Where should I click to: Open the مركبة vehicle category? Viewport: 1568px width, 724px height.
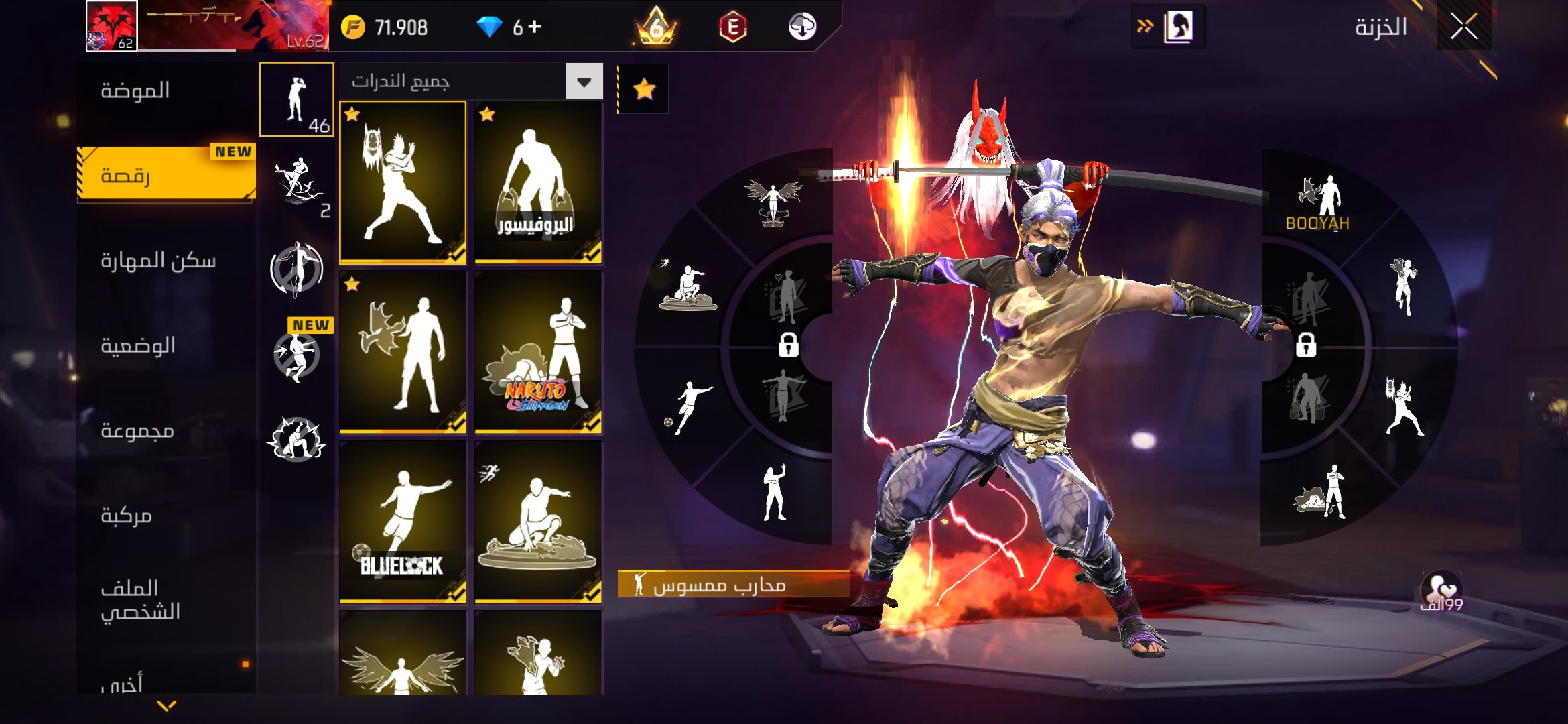tap(126, 515)
